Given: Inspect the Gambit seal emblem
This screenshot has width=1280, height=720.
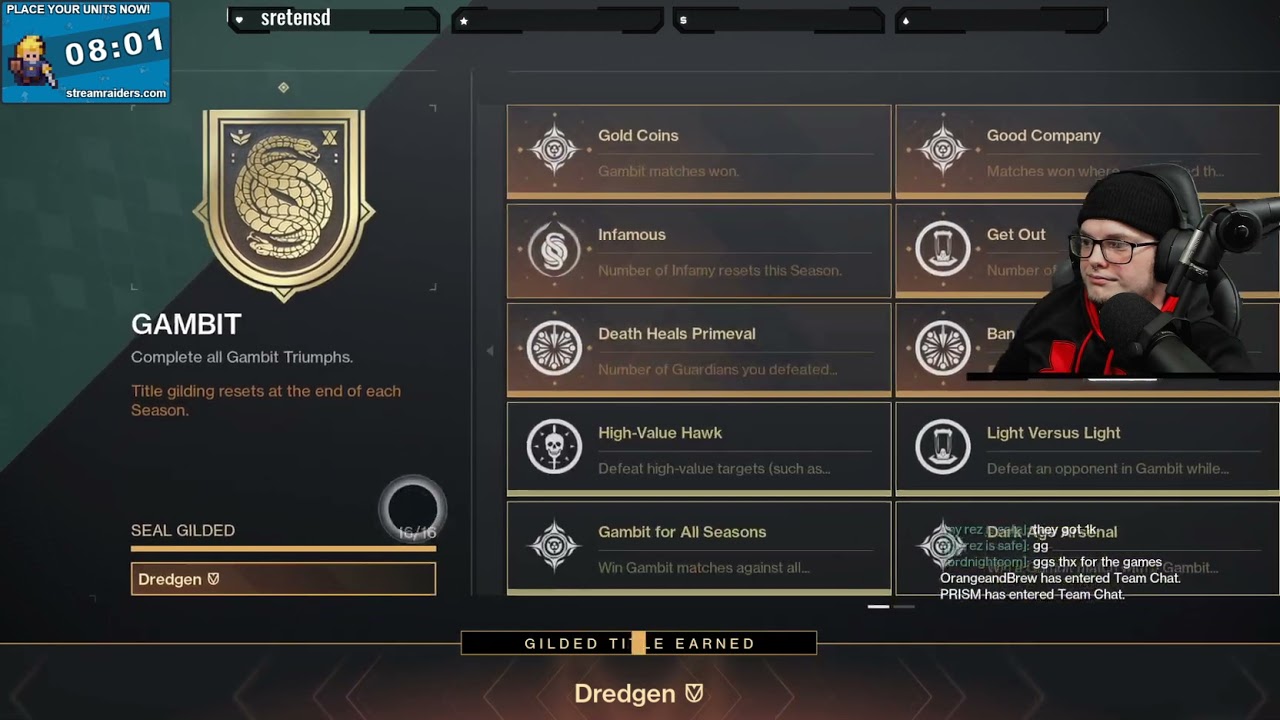Looking at the screenshot, I should coord(284,198).
